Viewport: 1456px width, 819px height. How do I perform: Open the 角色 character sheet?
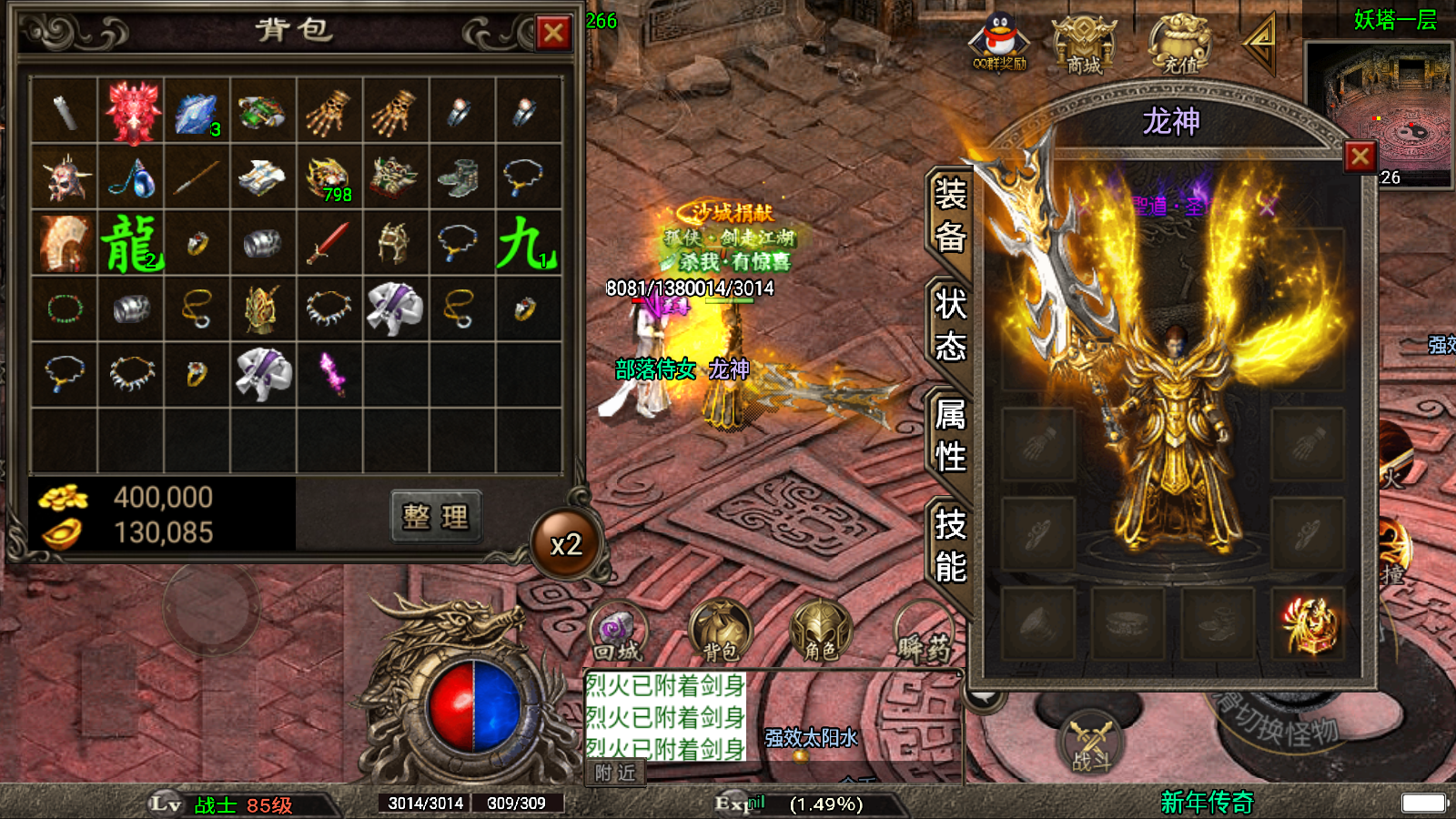[x=821, y=632]
